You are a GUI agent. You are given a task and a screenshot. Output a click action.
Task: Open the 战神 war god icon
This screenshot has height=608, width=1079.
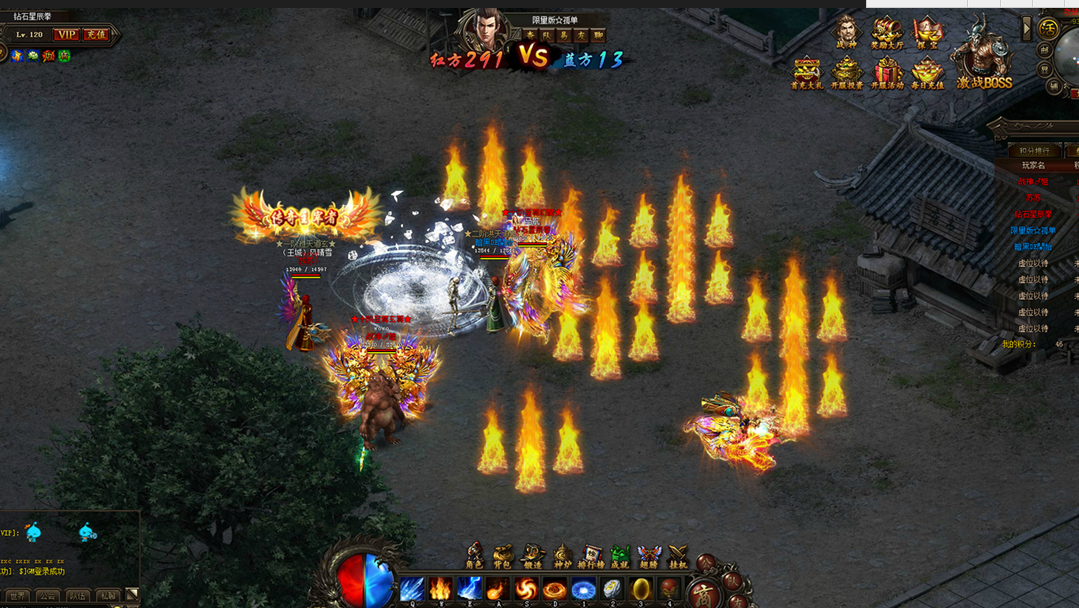point(847,32)
